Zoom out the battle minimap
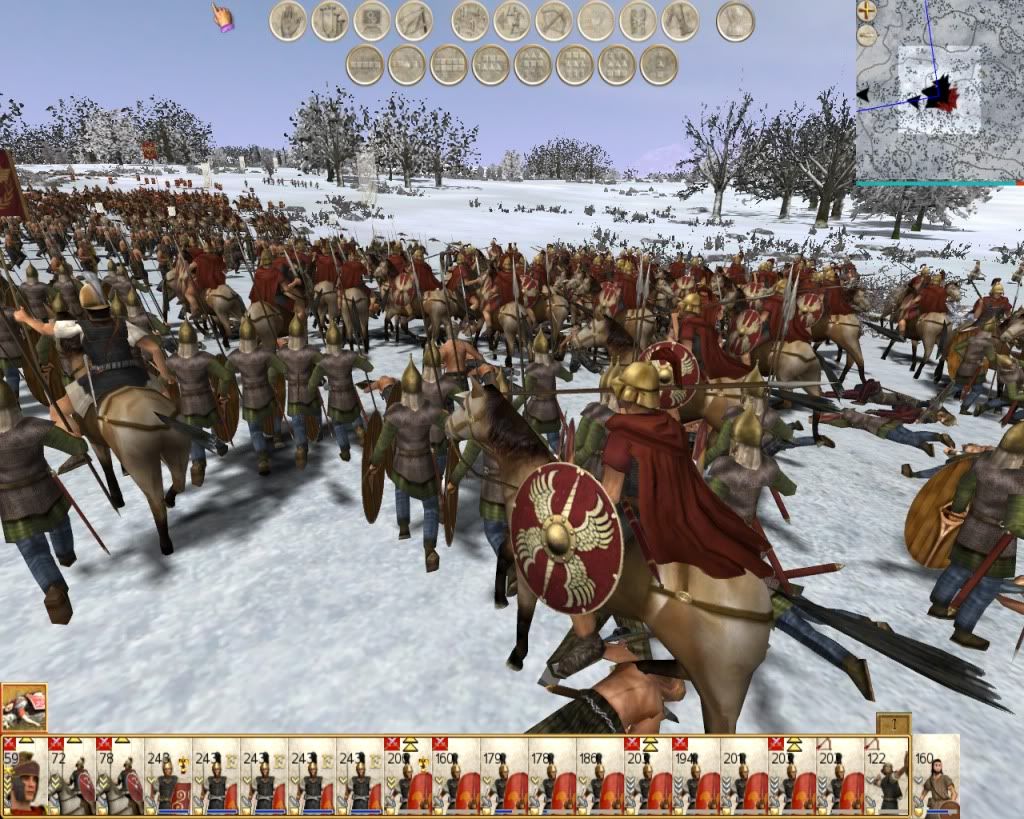 (867, 36)
